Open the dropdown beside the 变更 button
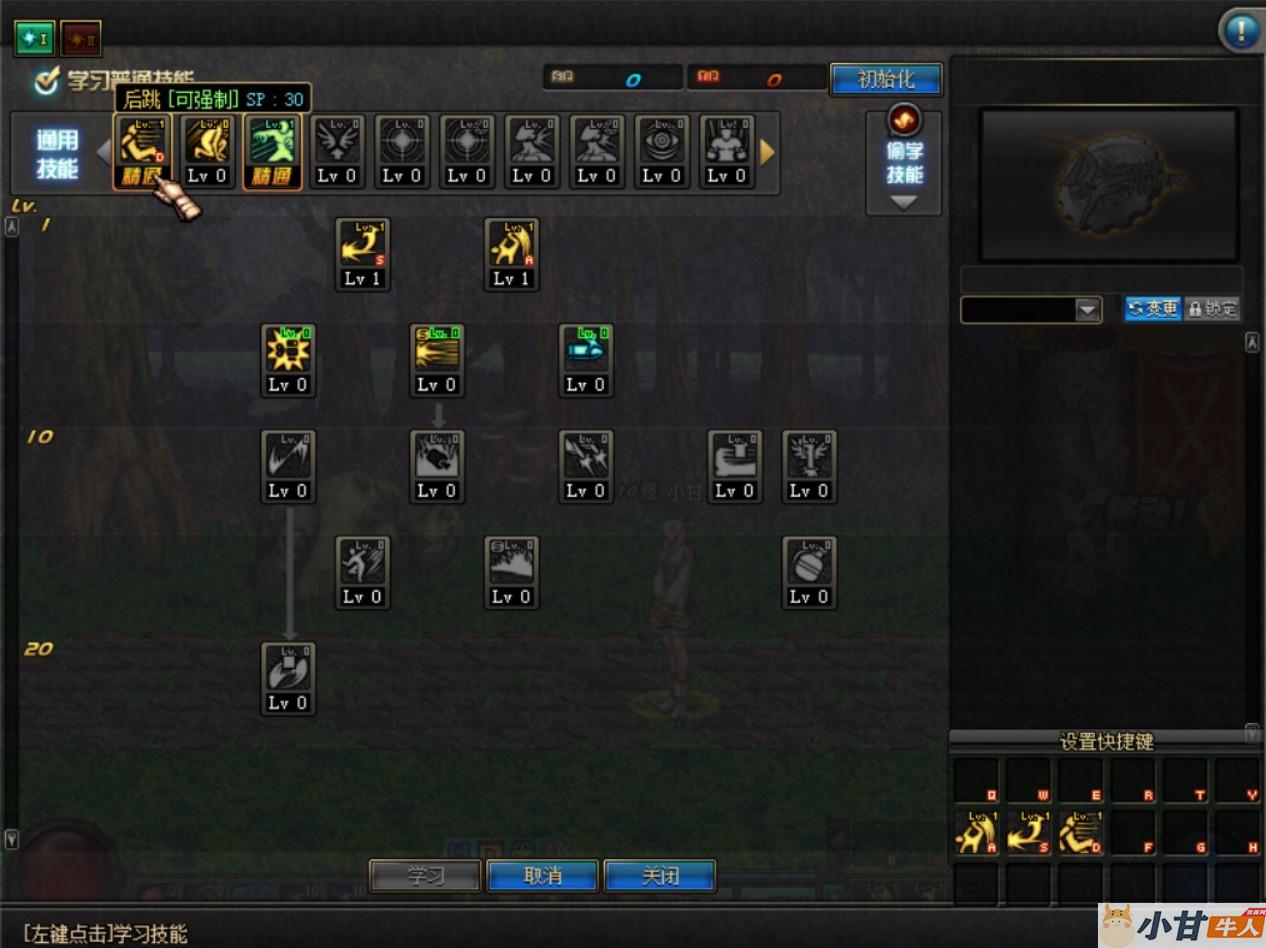Viewport: 1266px width, 948px height. (1088, 310)
